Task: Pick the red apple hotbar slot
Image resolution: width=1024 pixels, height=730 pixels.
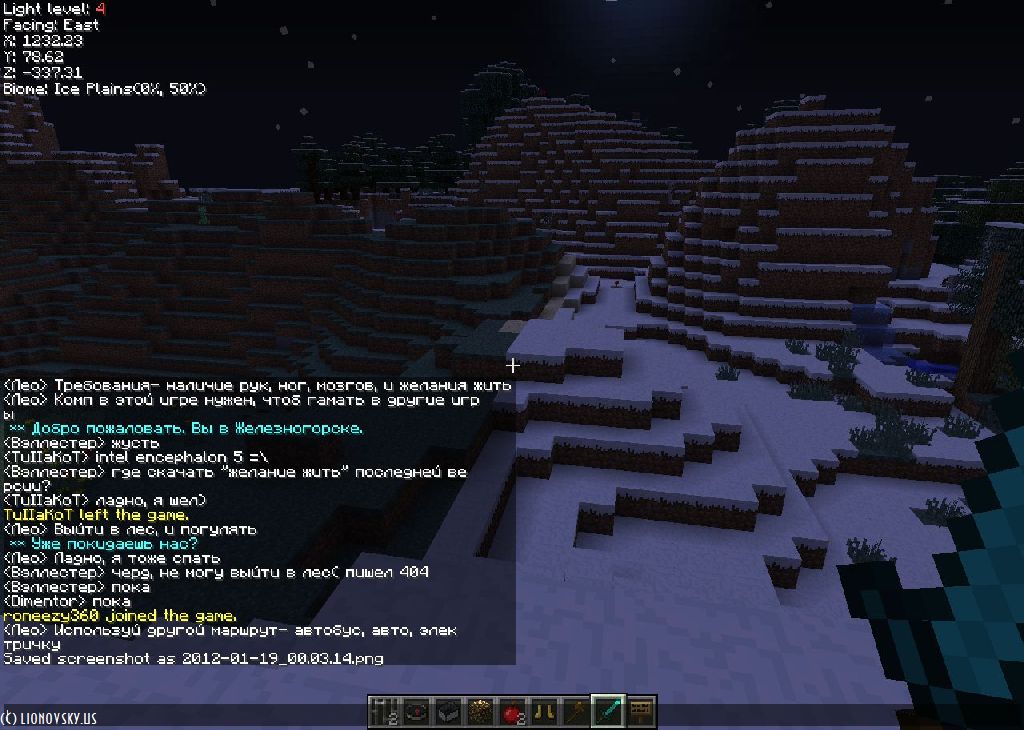Action: tap(511, 711)
